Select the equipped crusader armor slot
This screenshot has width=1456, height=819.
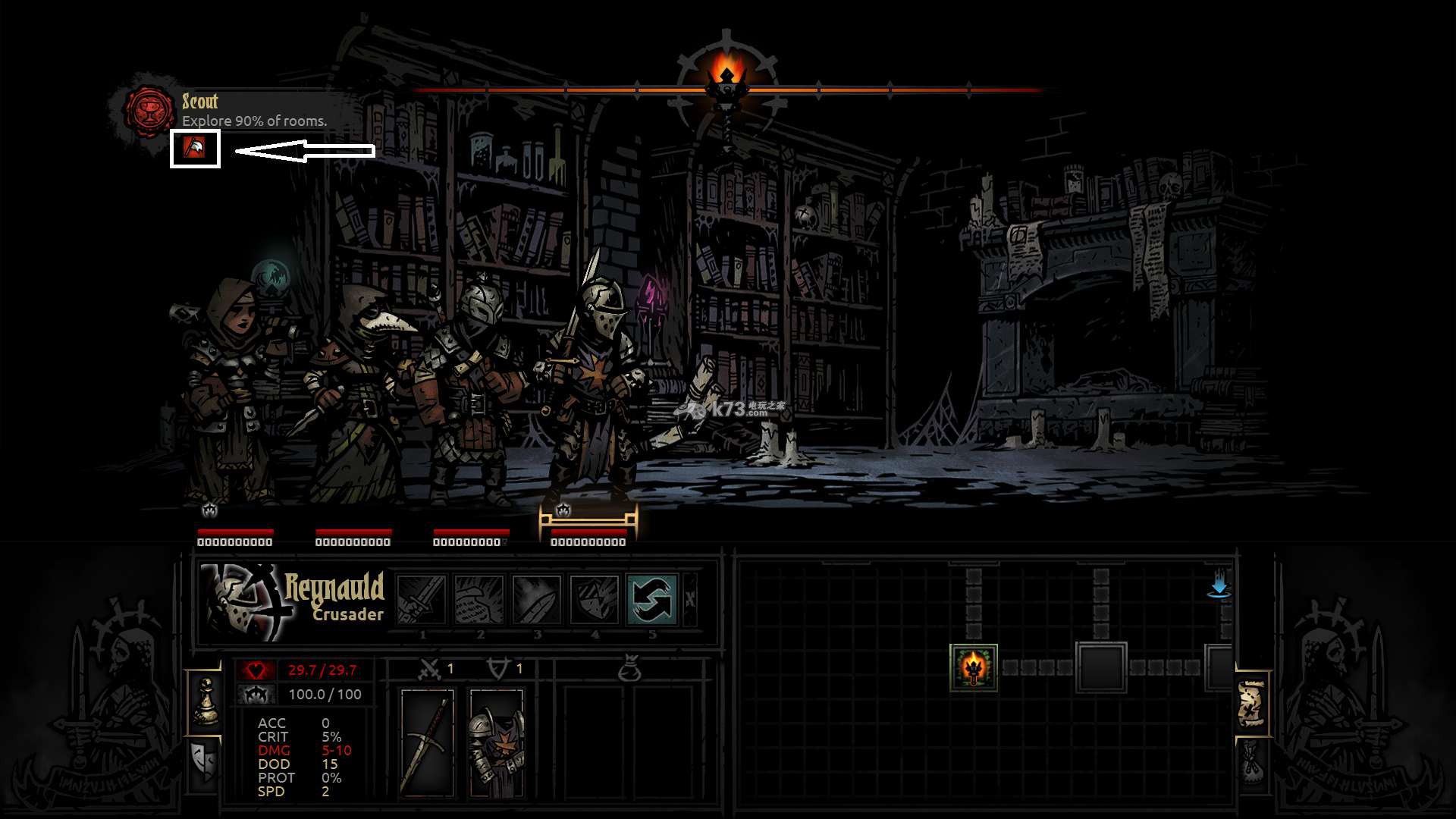coord(497,743)
